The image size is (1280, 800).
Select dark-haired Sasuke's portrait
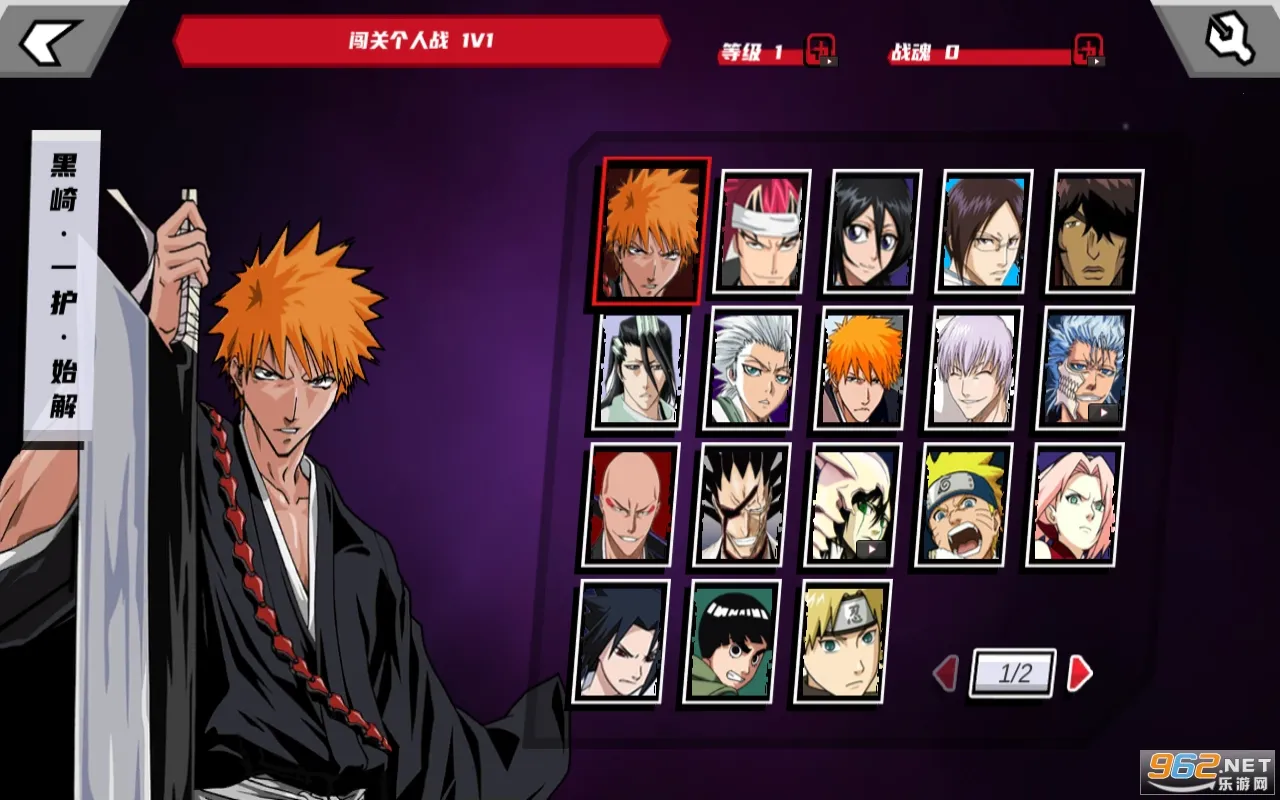(x=620, y=641)
